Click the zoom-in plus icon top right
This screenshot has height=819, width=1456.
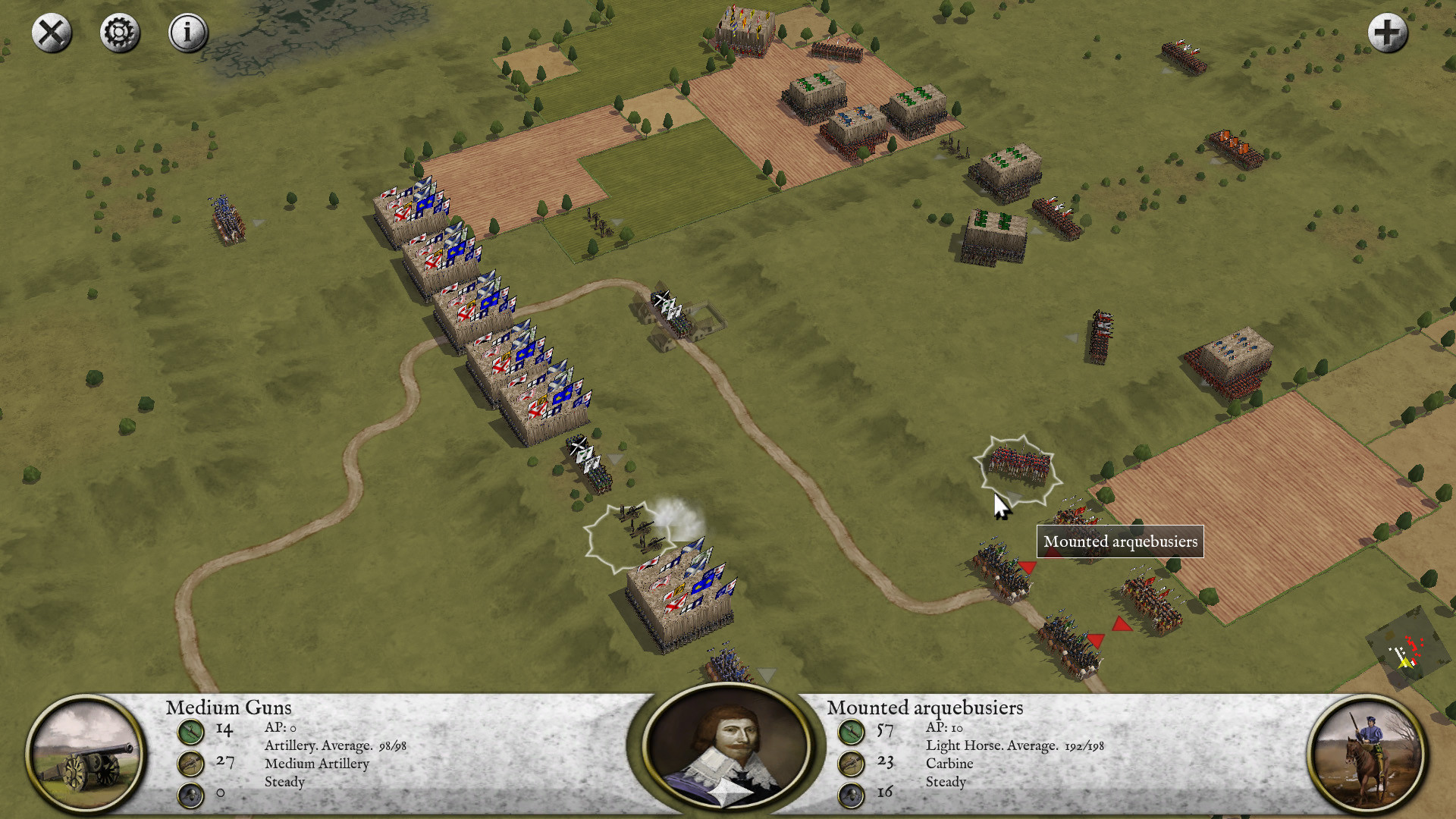(x=1389, y=33)
